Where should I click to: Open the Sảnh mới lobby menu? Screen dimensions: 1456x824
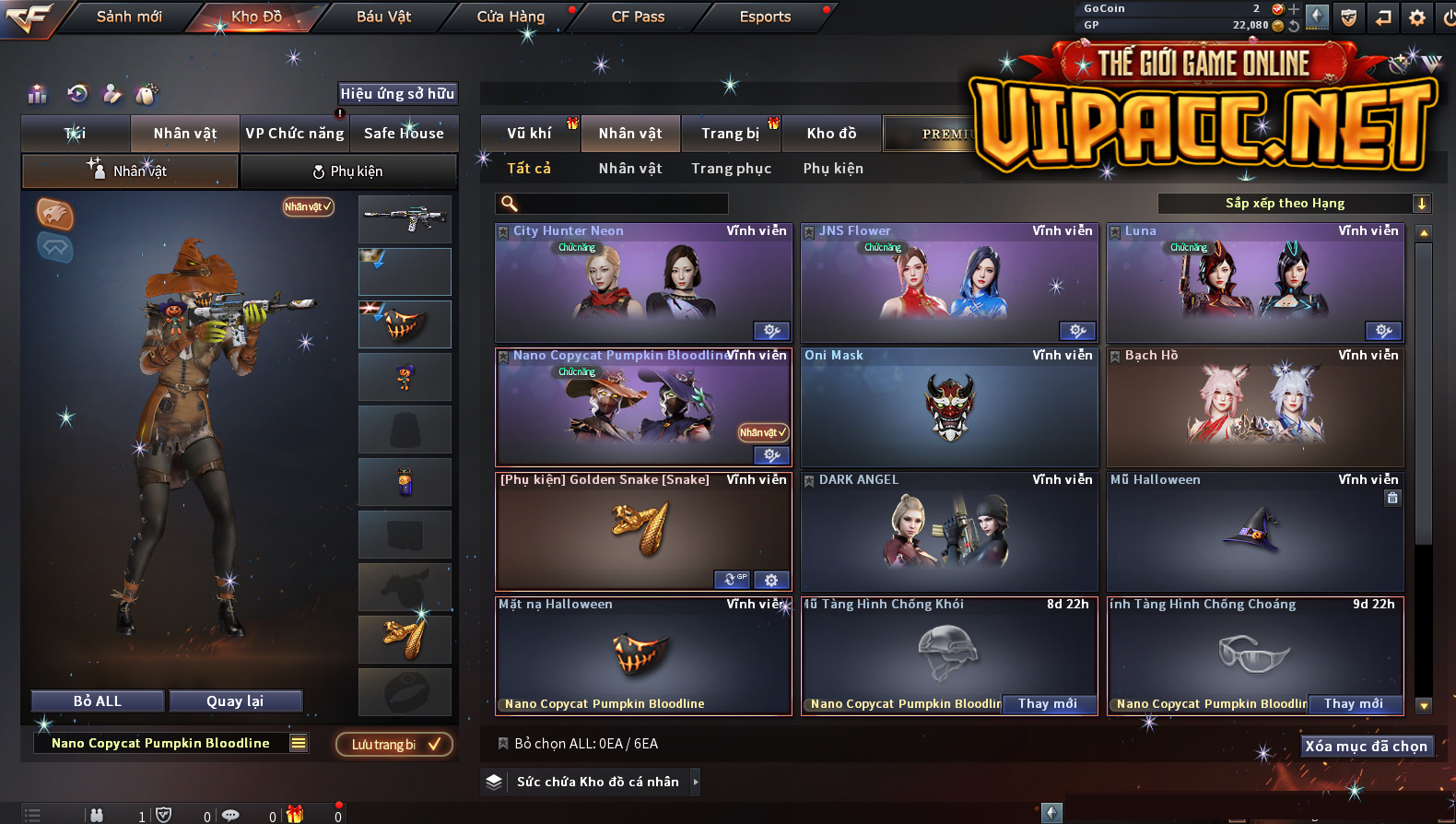click(x=129, y=17)
